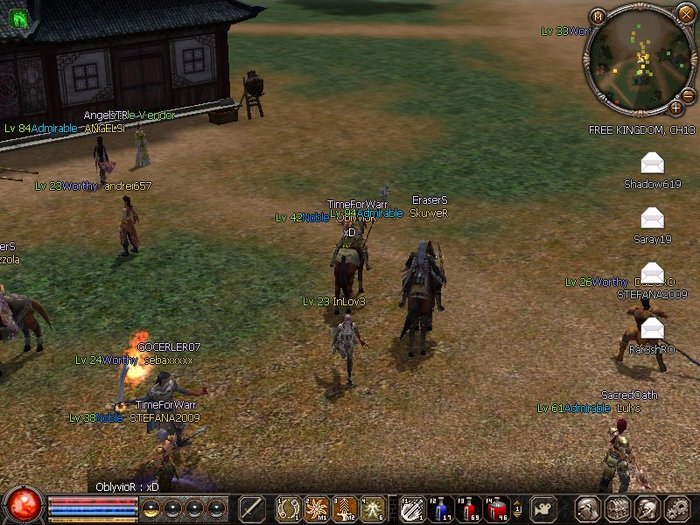This screenshot has width=700, height=525.
Task: Open the large map with the M button
Action: pyautogui.click(x=598, y=17)
